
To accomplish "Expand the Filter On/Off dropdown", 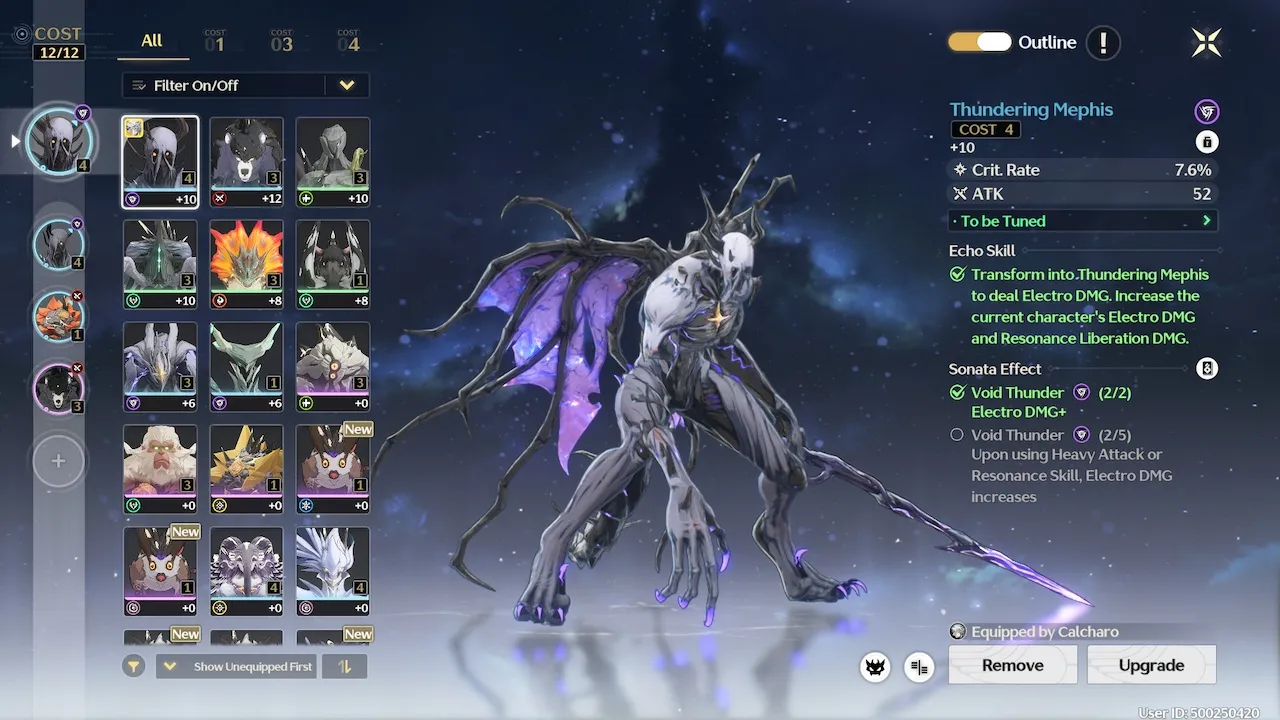I will click(x=346, y=85).
